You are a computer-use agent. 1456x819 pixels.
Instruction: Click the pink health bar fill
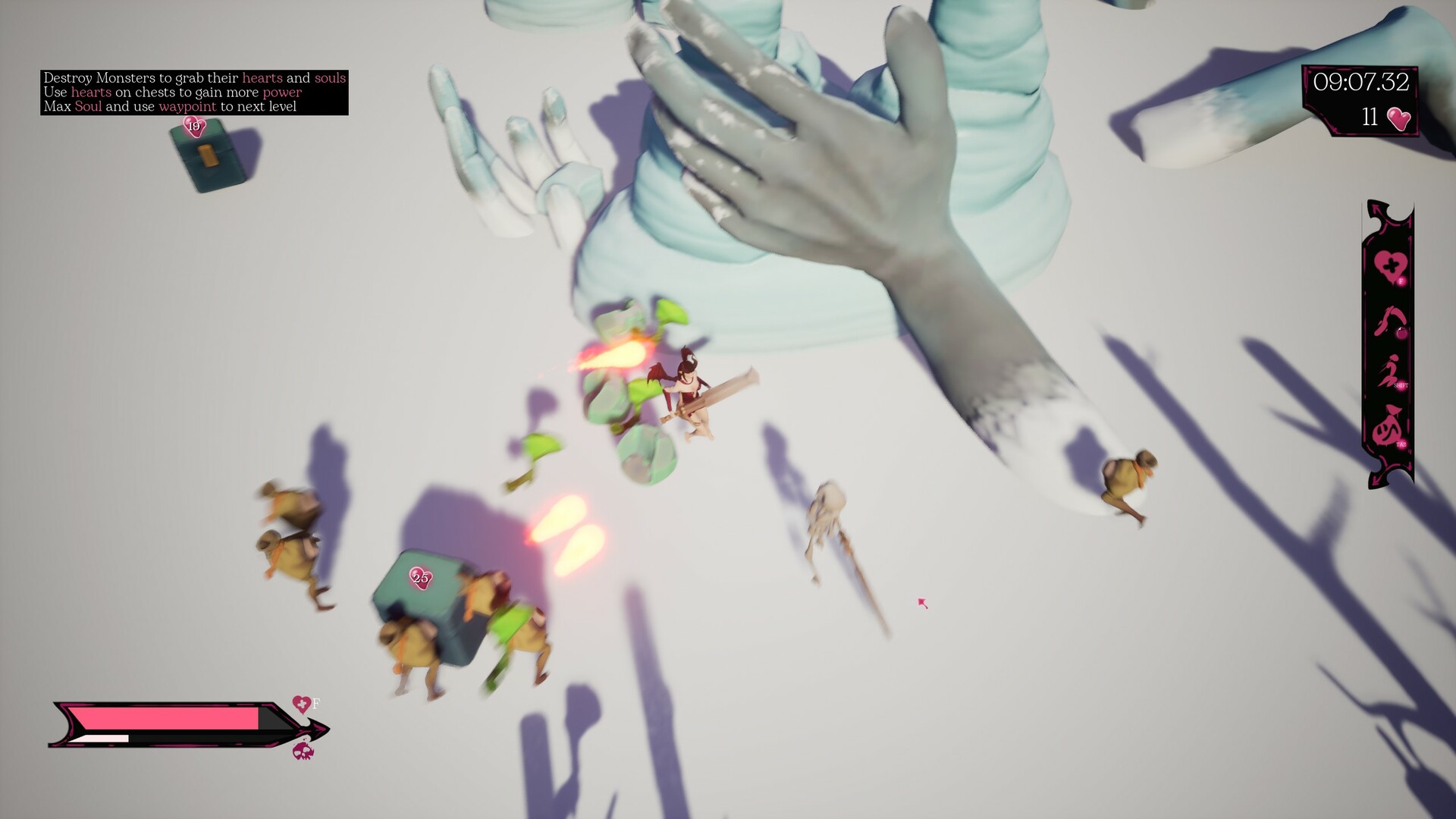pyautogui.click(x=167, y=719)
